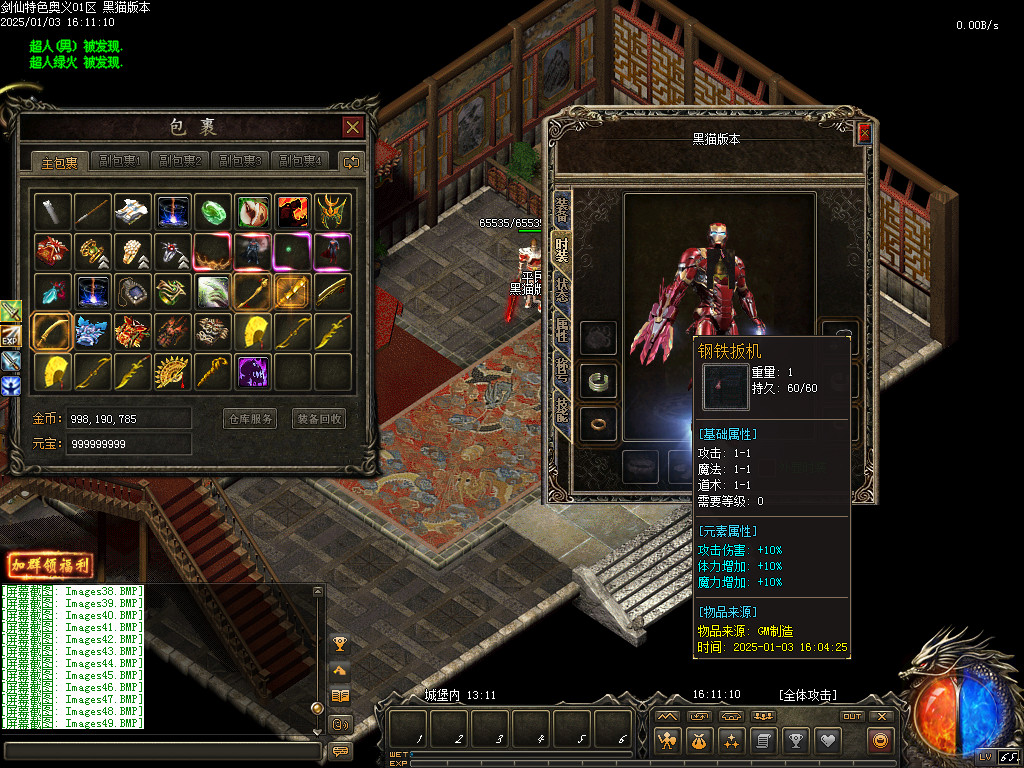
Task: Open the 技能 skills tab
Action: pyautogui.click(x=562, y=409)
